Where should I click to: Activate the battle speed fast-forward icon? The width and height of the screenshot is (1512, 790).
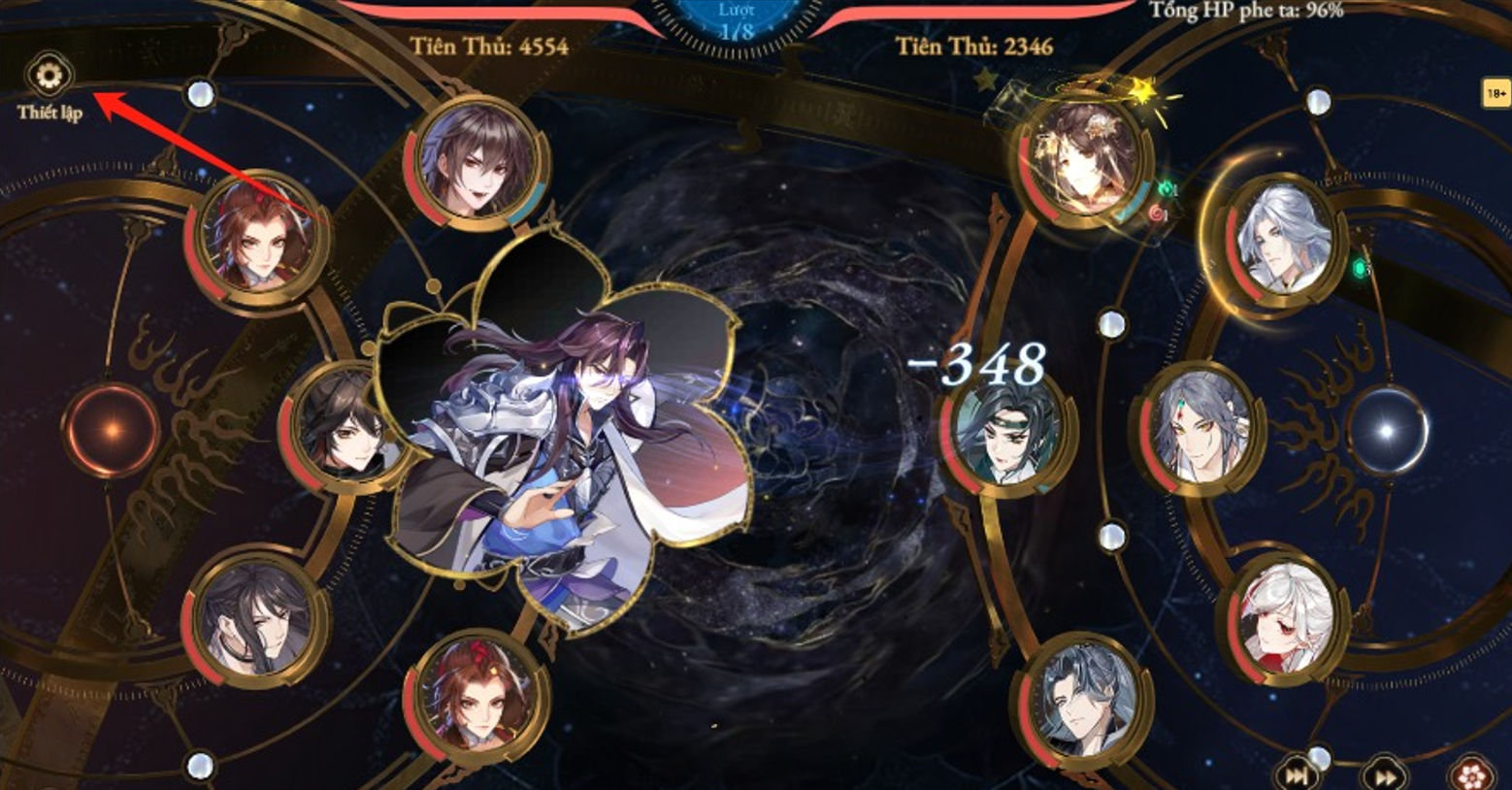coord(1386,774)
